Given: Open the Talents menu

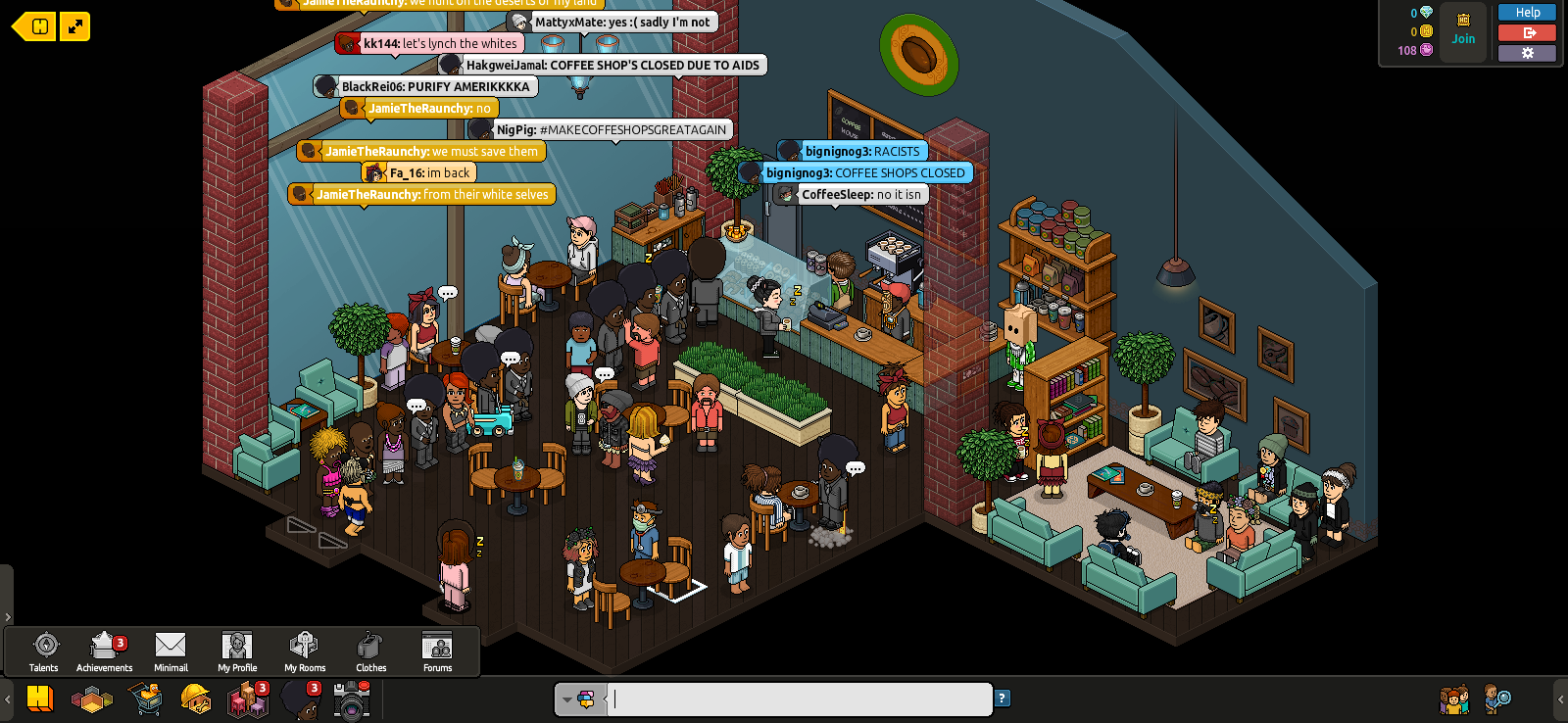Looking at the screenshot, I should [44, 651].
